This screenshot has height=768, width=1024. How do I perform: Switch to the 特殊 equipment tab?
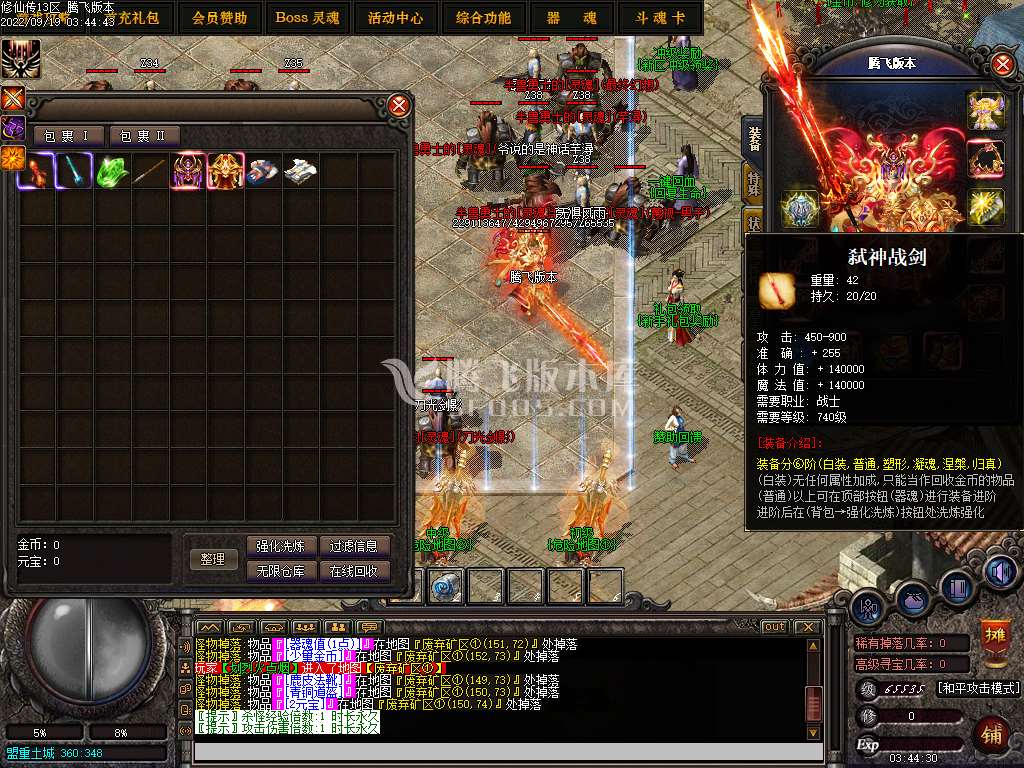coord(754,183)
